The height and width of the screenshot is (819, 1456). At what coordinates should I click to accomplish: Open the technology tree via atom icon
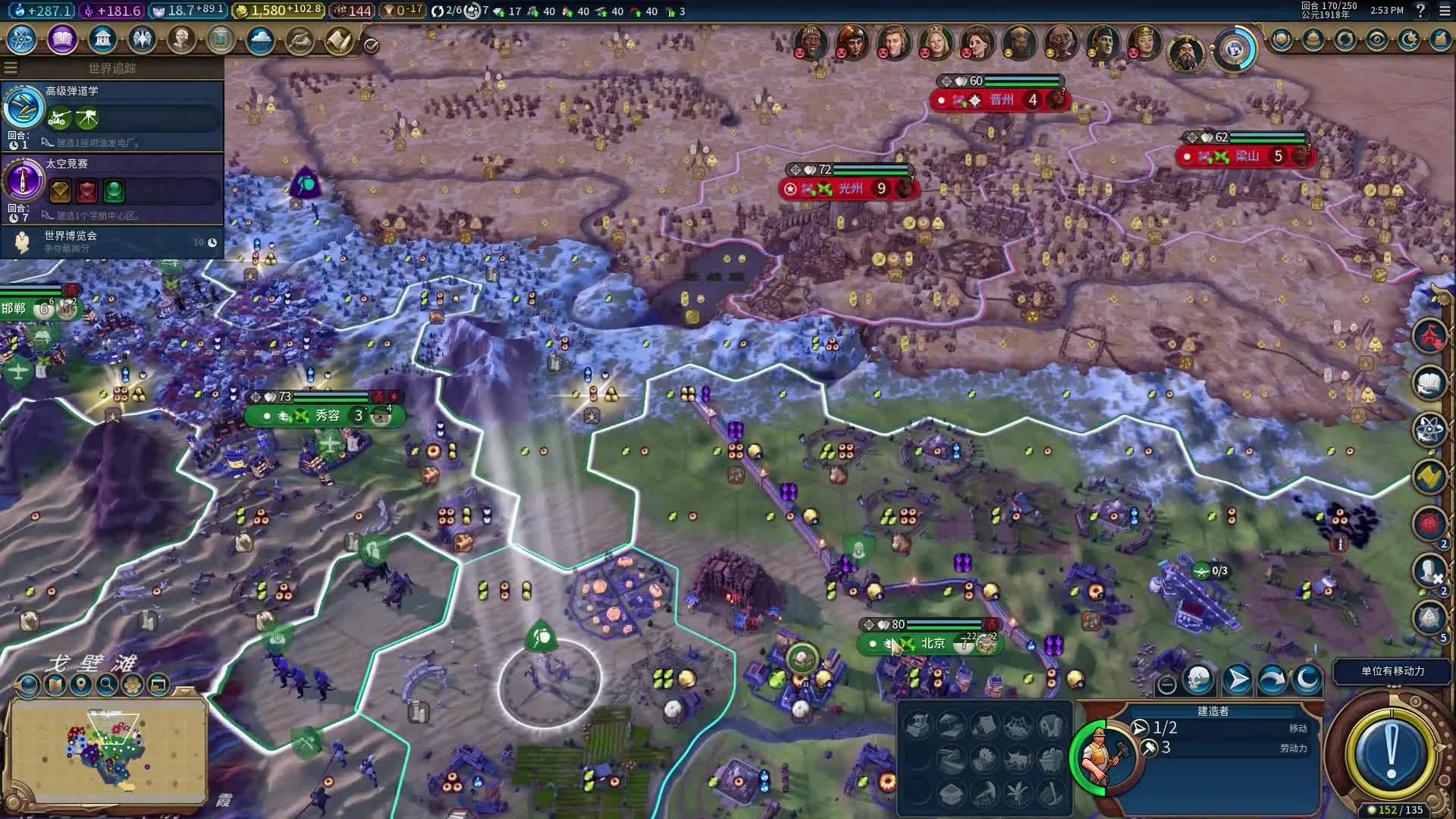(x=20, y=40)
